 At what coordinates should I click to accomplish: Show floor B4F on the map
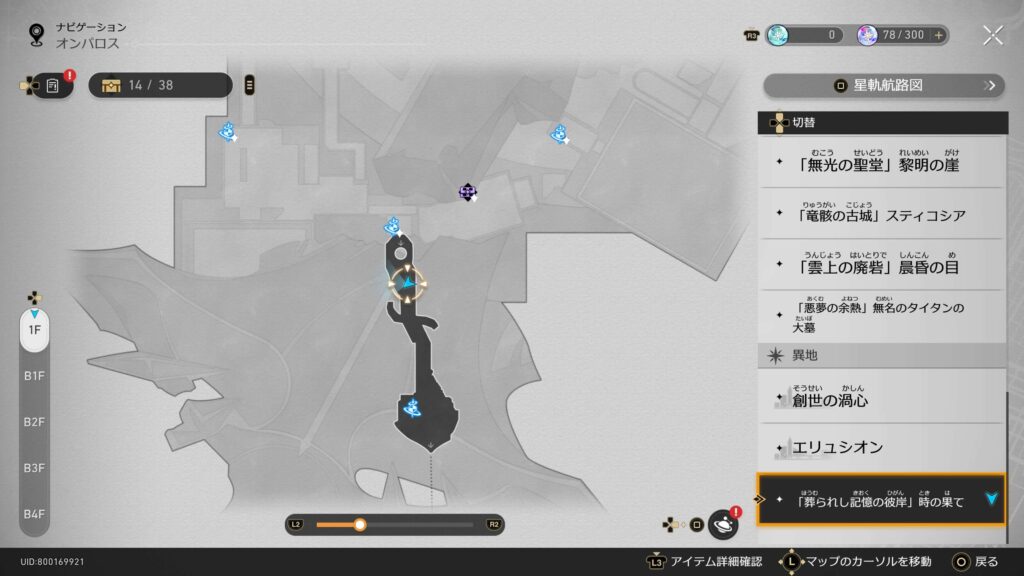[34, 514]
